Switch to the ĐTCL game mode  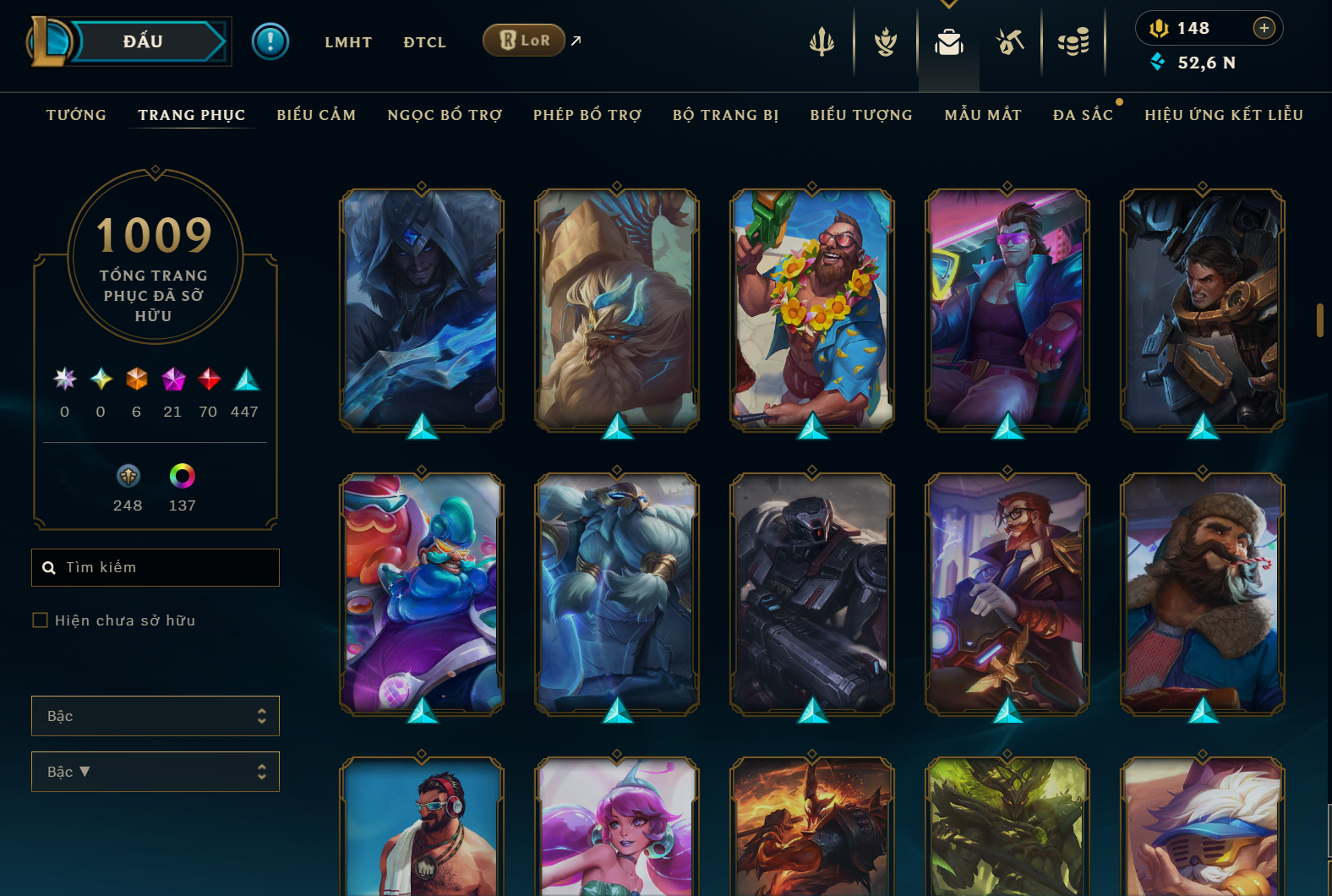pos(424,42)
